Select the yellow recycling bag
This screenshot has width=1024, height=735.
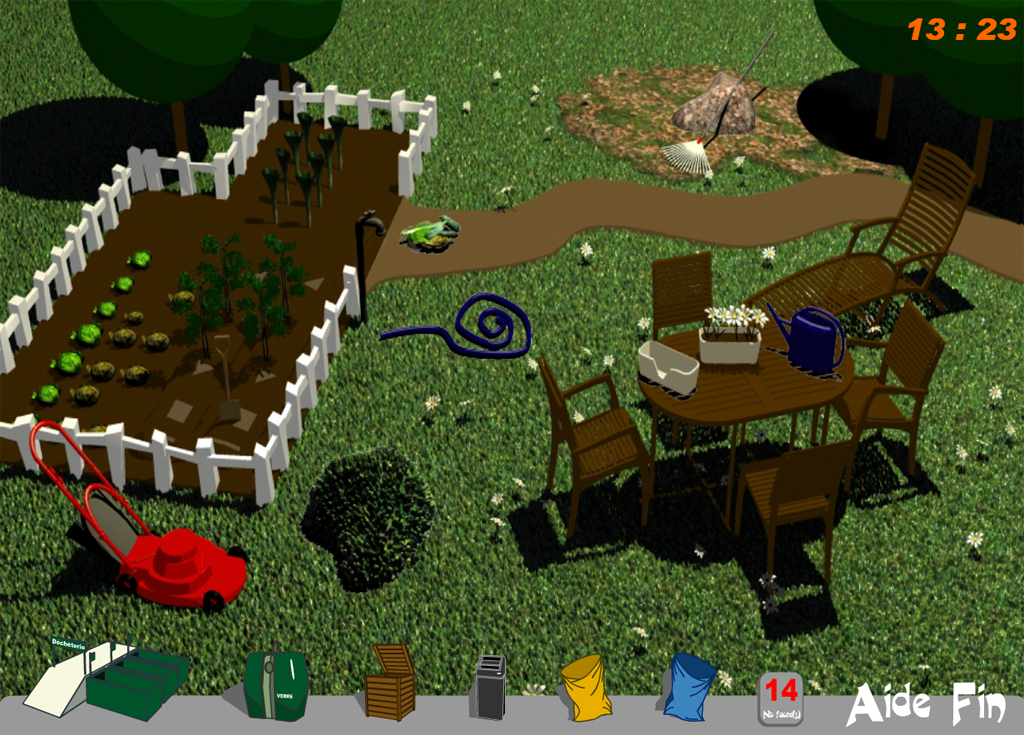click(x=586, y=687)
